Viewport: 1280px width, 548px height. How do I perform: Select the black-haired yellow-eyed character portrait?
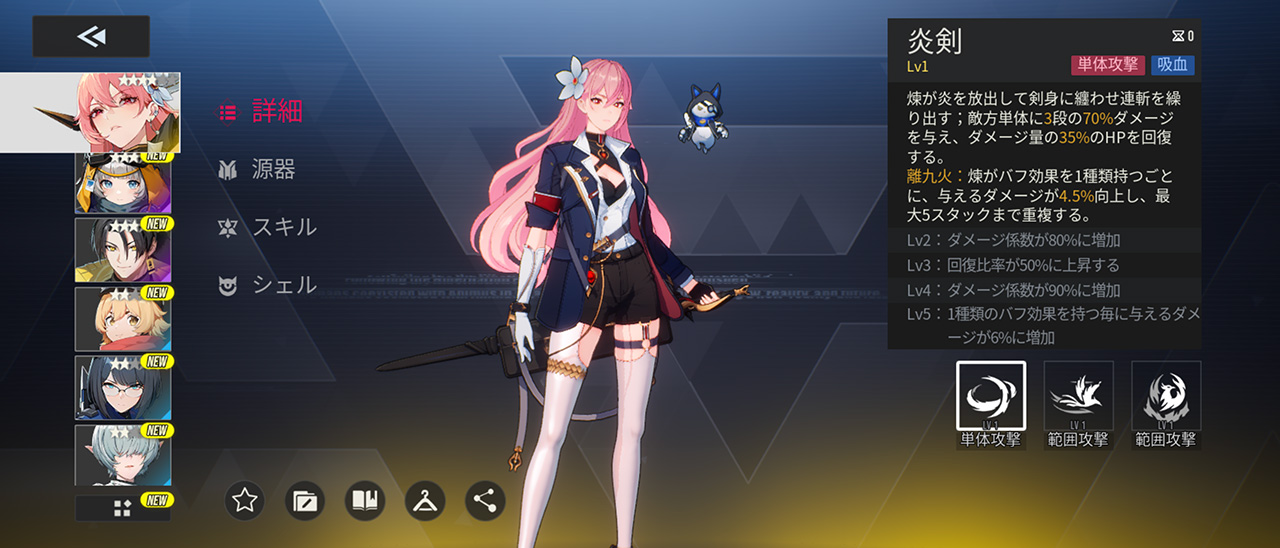click(123, 249)
